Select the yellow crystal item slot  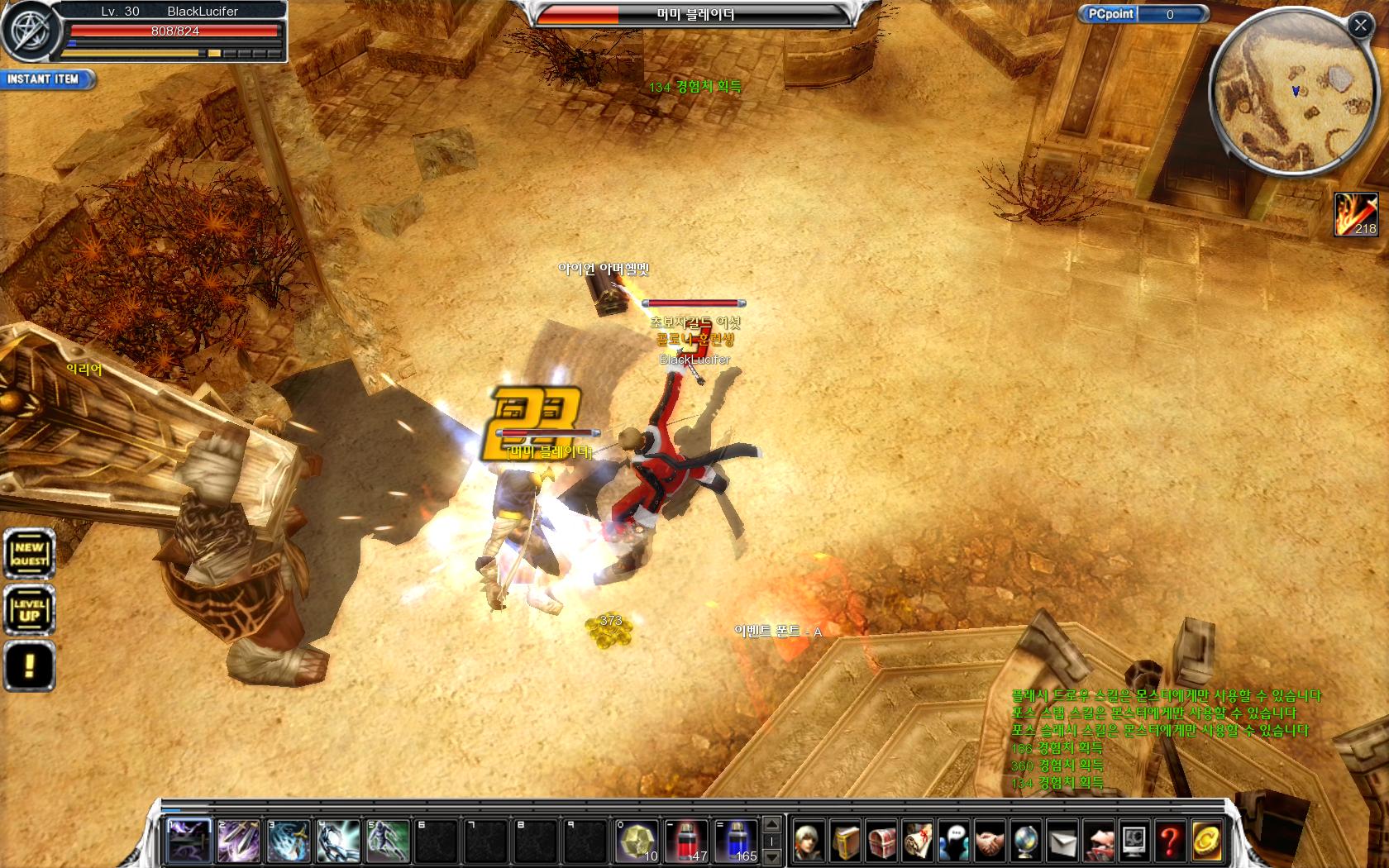click(637, 841)
